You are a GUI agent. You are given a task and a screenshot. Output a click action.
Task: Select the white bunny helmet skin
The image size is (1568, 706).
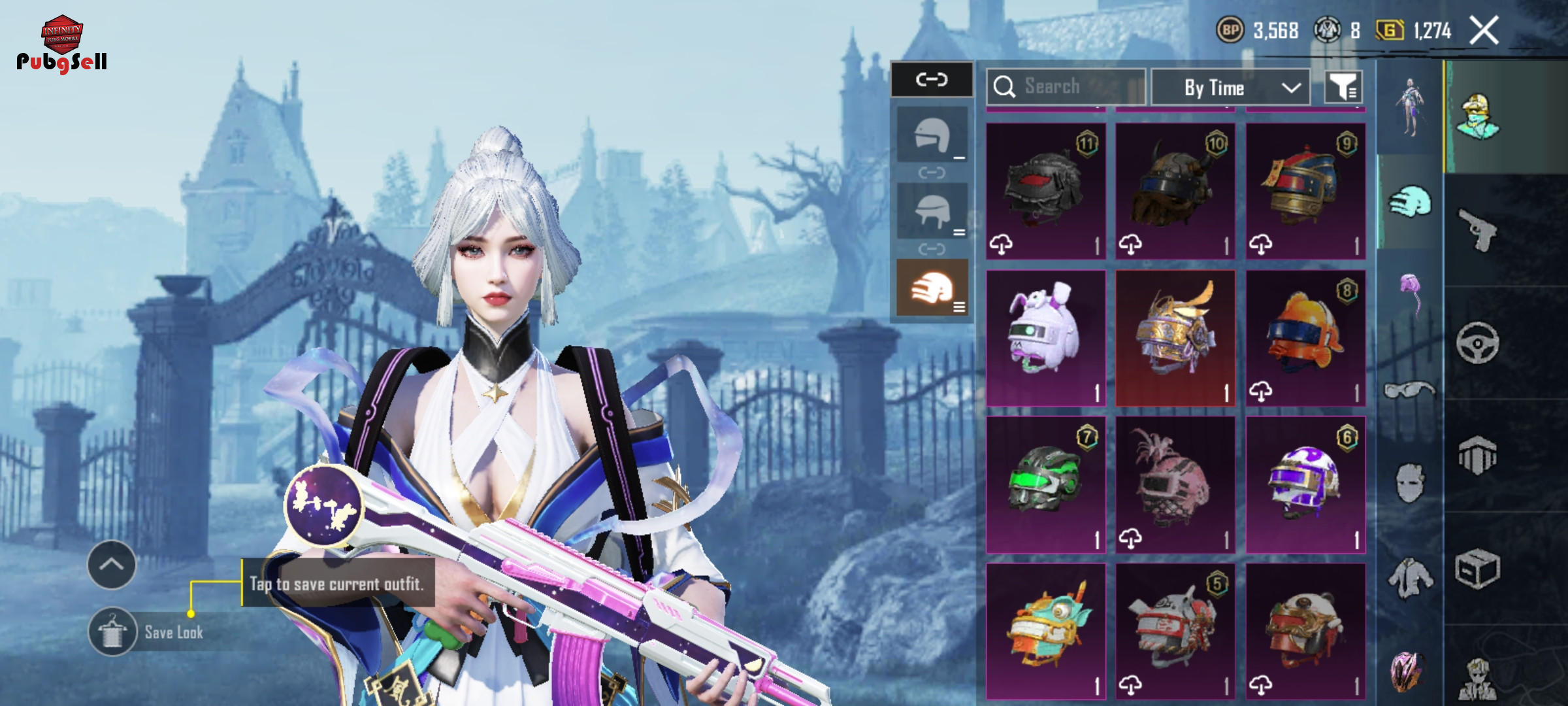coord(1045,338)
